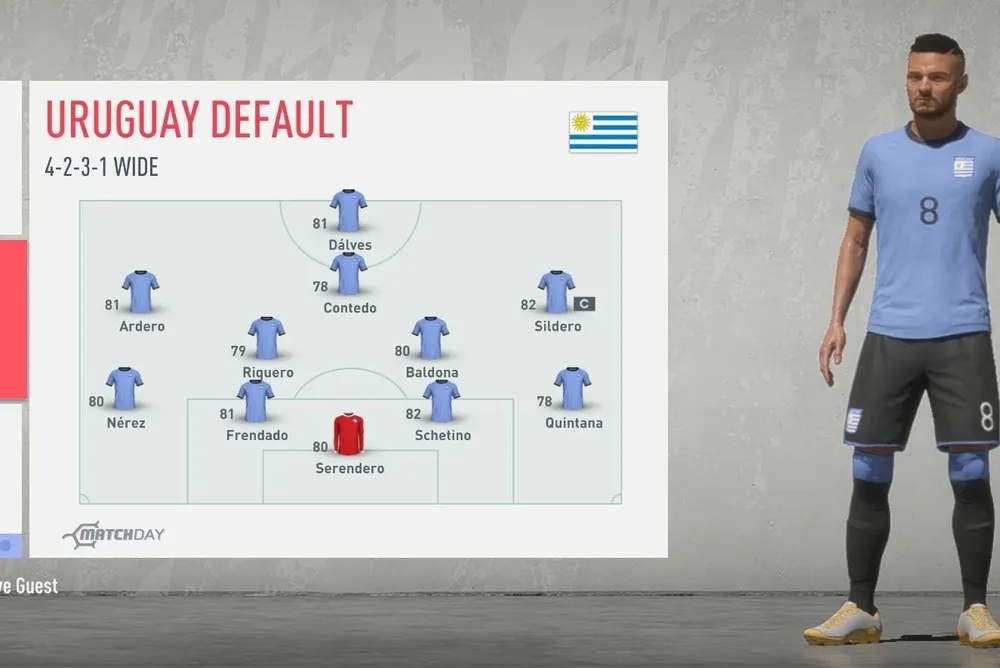Pick left winger Ardero's shirt

coord(141,292)
